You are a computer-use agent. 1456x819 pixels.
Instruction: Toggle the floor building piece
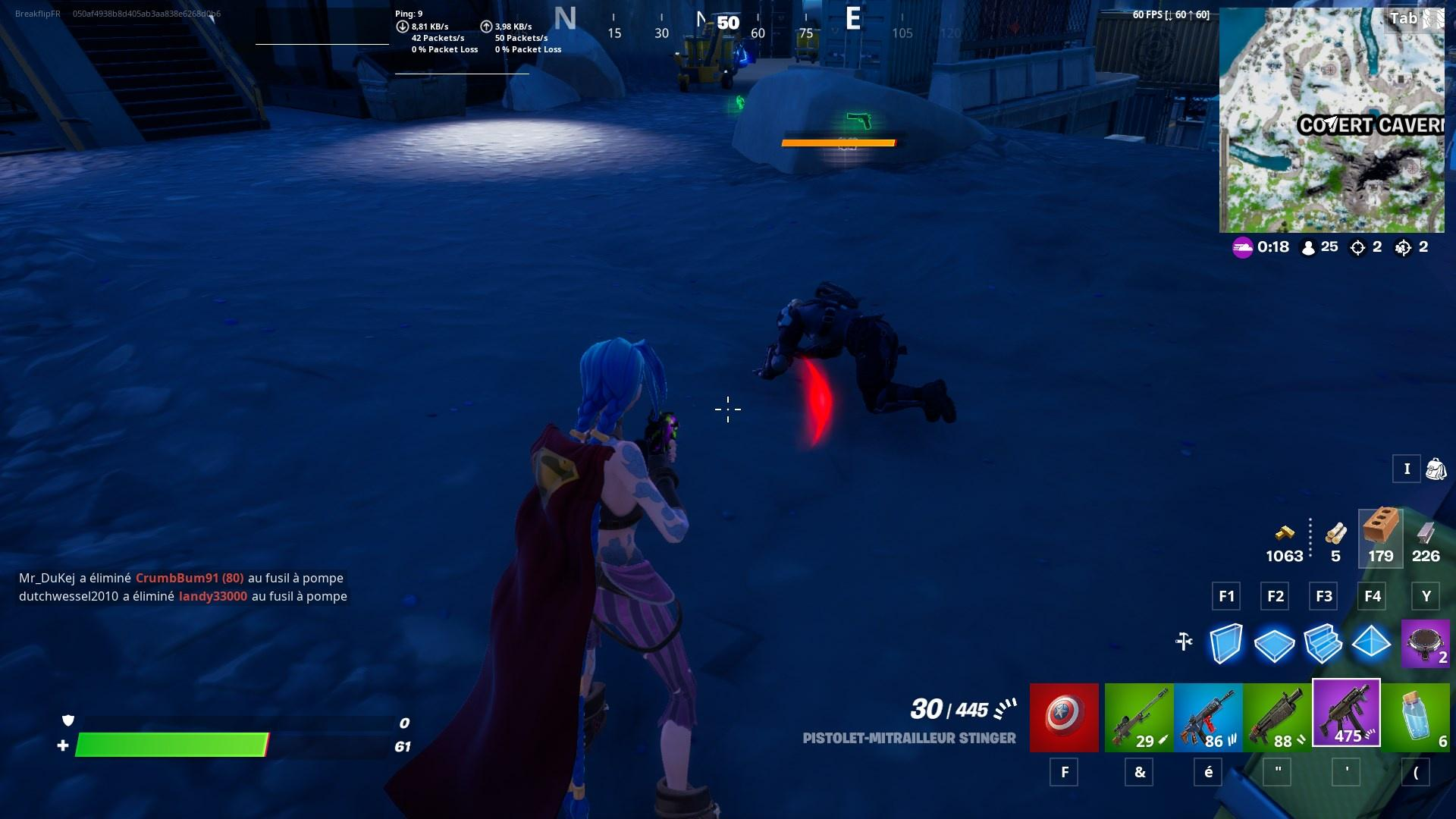tap(1276, 645)
